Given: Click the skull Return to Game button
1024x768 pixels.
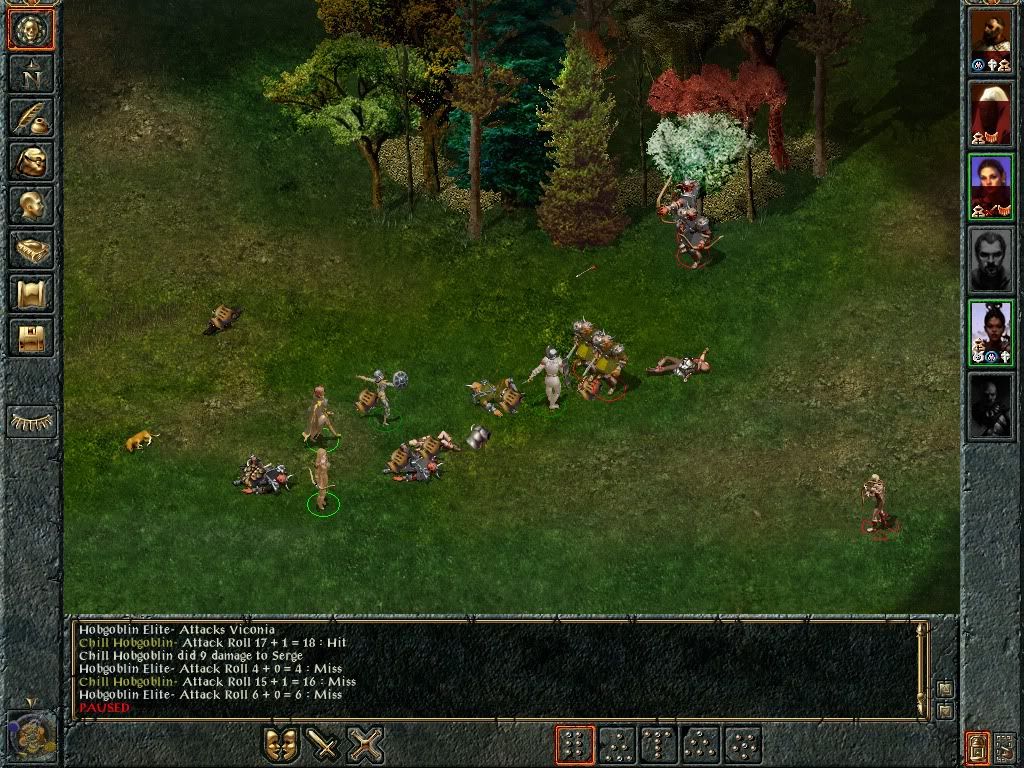Looking at the screenshot, I should (31, 30).
